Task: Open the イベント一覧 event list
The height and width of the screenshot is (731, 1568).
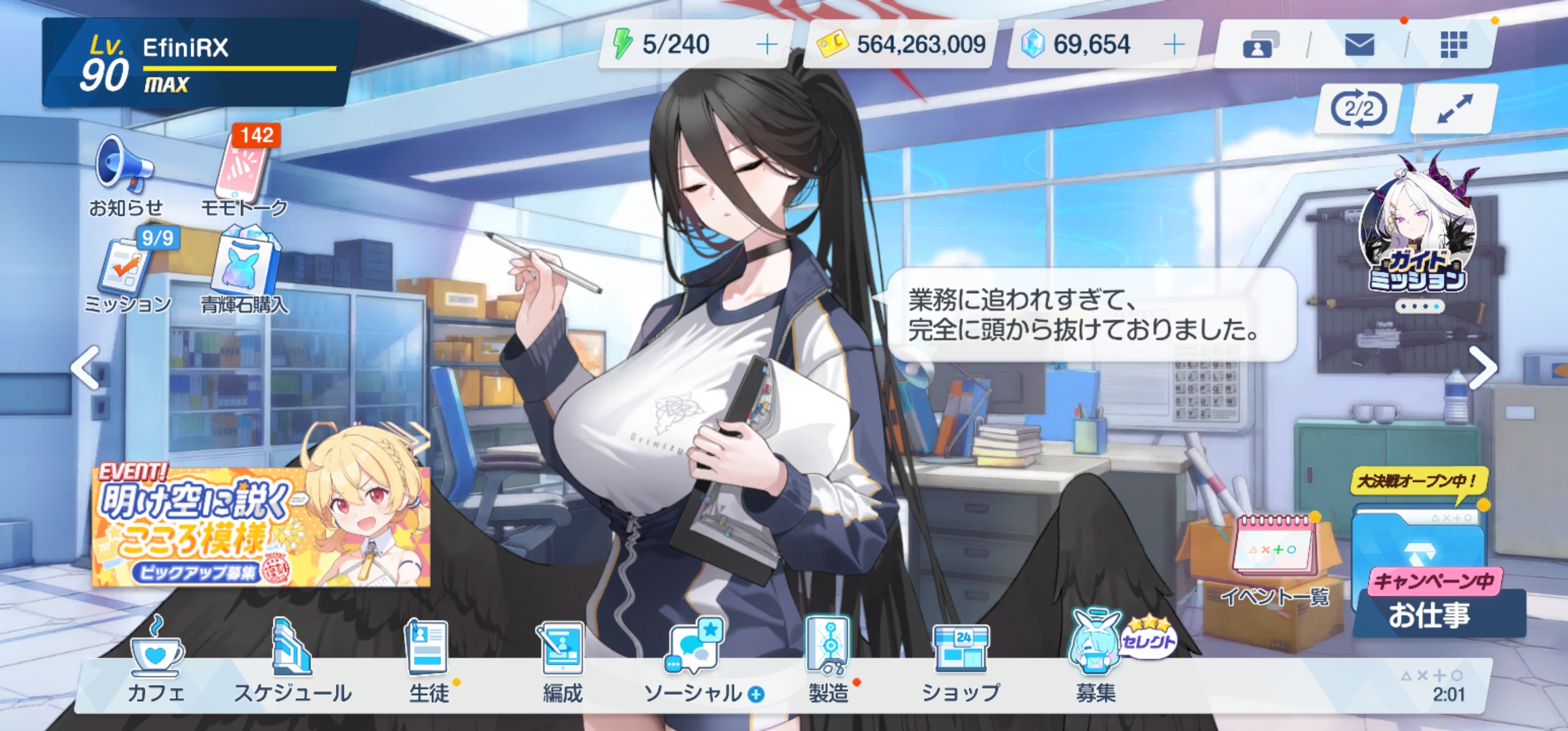Action: (1275, 558)
